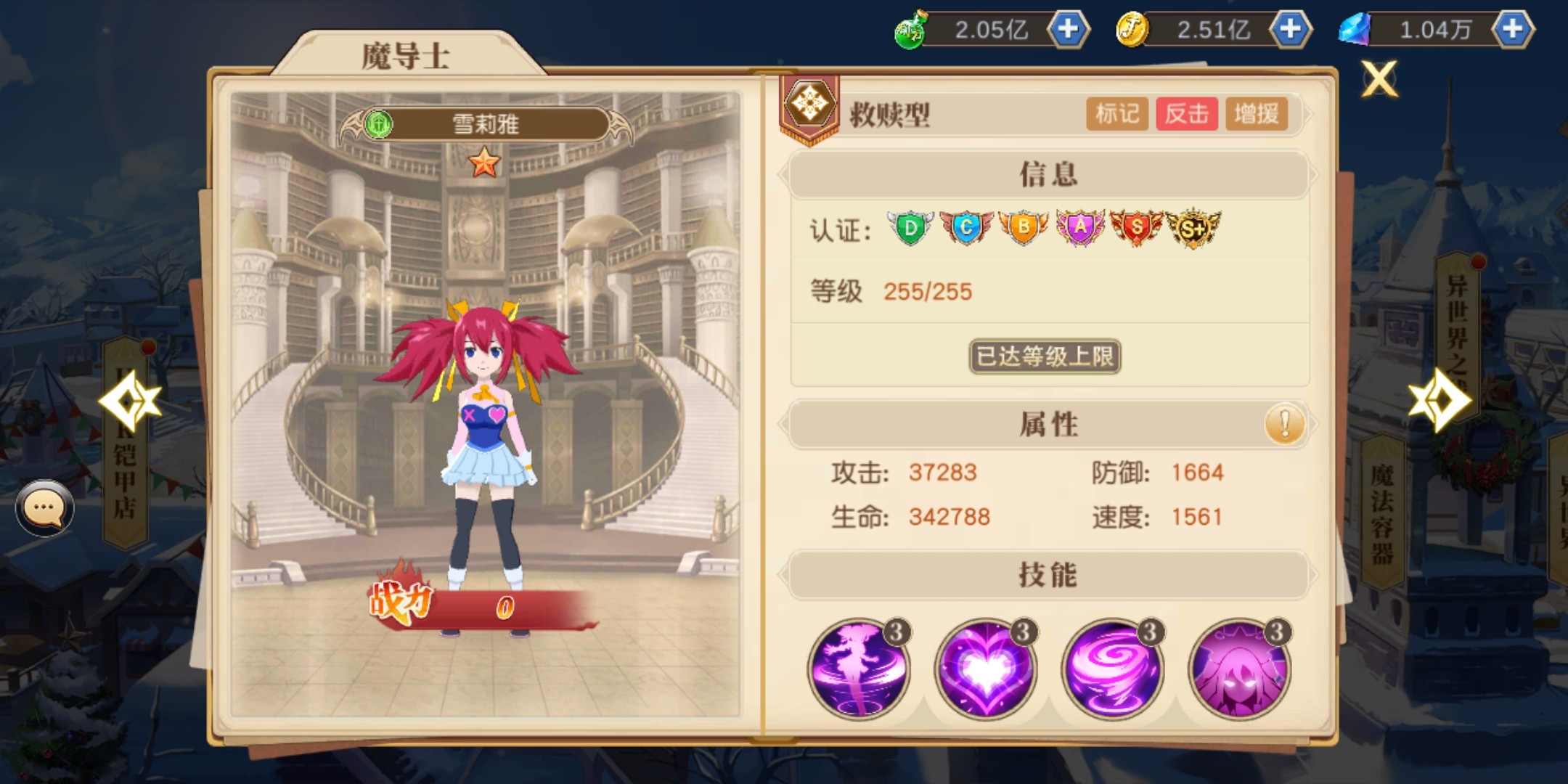1568x784 pixels.
Task: Add more blue diamonds
Action: pos(1512,30)
